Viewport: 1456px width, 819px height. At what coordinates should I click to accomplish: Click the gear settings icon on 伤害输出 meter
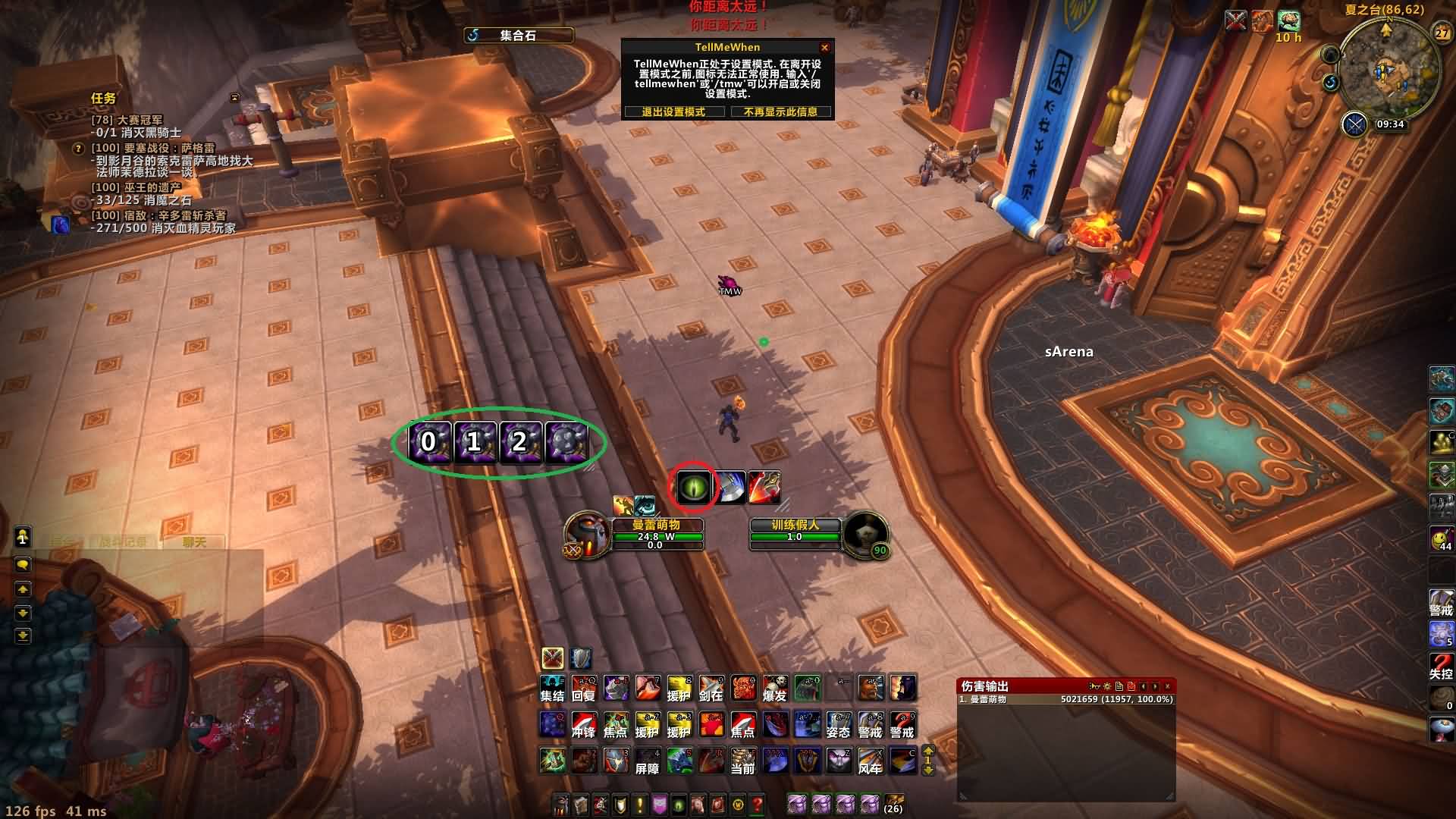click(x=1107, y=686)
